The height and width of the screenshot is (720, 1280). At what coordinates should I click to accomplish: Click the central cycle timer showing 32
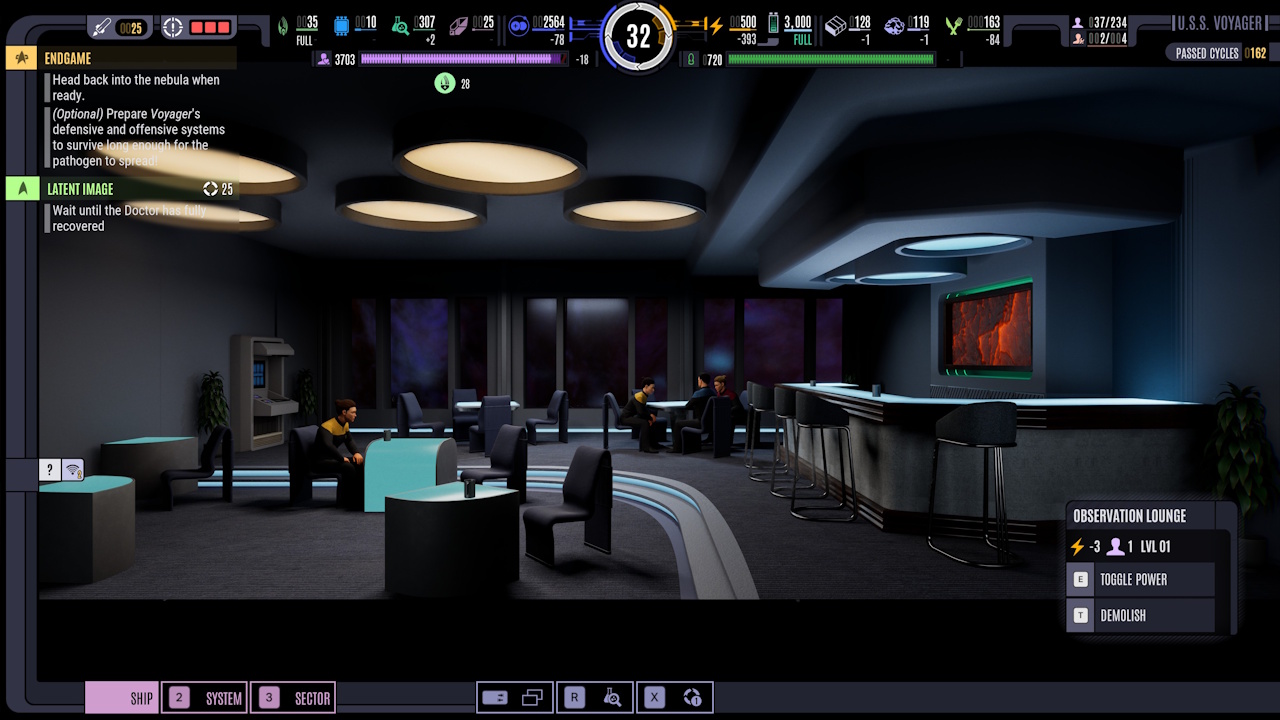[640, 36]
